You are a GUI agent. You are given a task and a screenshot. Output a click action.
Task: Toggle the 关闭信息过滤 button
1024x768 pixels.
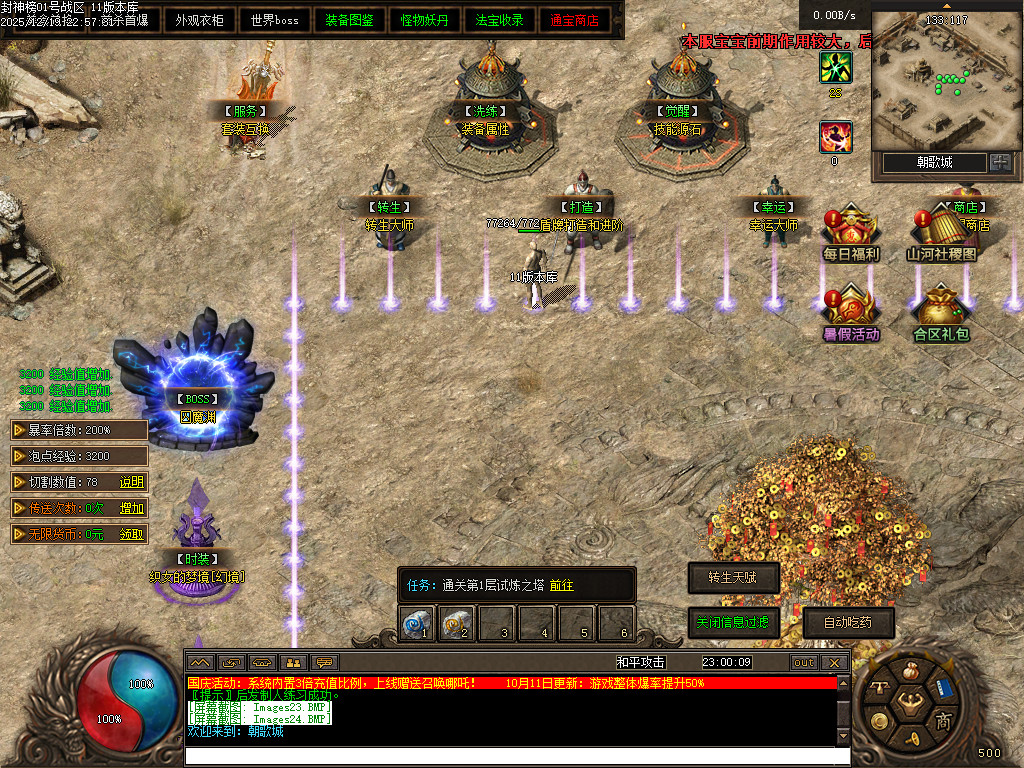pos(733,622)
